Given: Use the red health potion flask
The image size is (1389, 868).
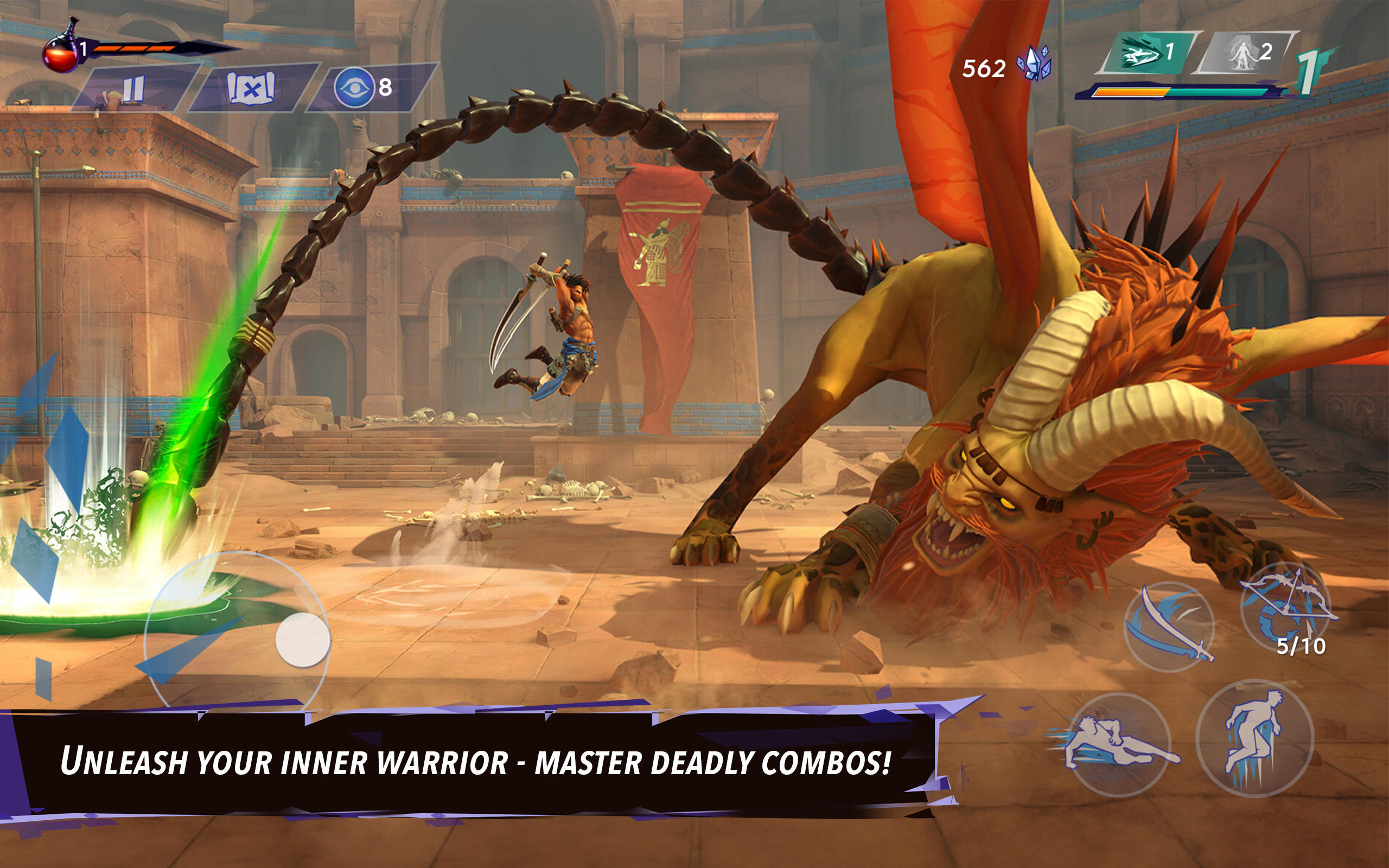Looking at the screenshot, I should coord(62,55).
